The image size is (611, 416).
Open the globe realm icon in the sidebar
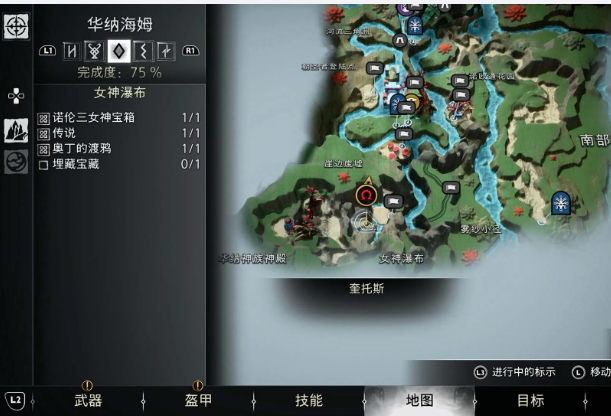pyautogui.click(x=16, y=161)
